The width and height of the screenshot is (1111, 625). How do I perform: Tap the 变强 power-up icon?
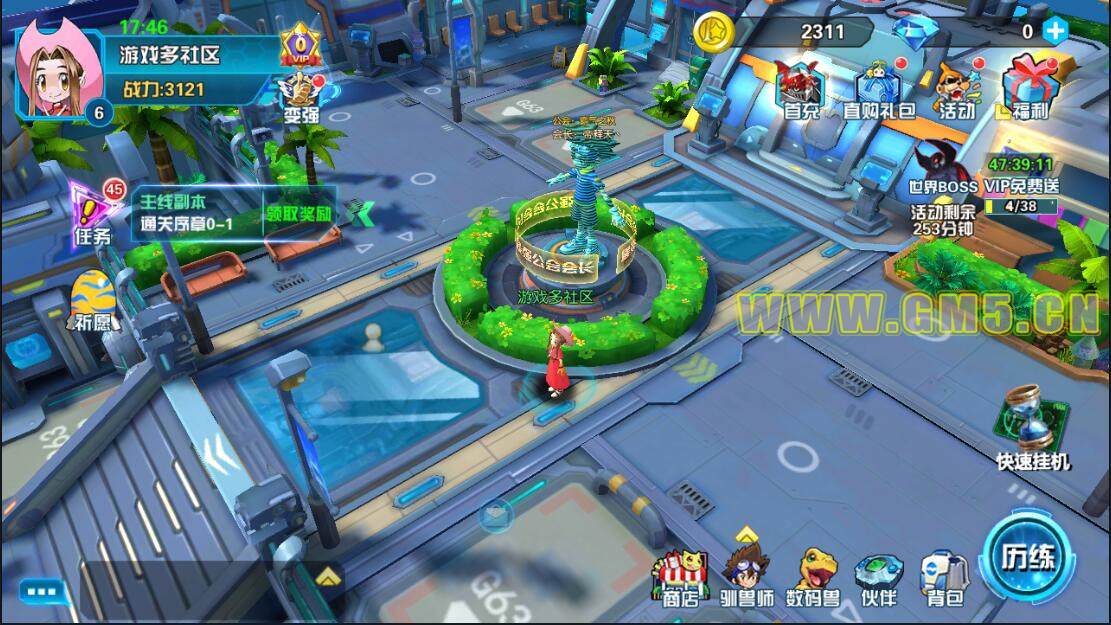pyautogui.click(x=299, y=98)
